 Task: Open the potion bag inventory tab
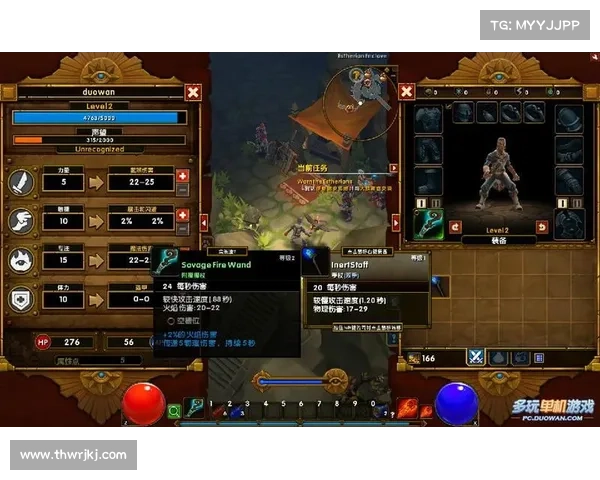coord(500,357)
